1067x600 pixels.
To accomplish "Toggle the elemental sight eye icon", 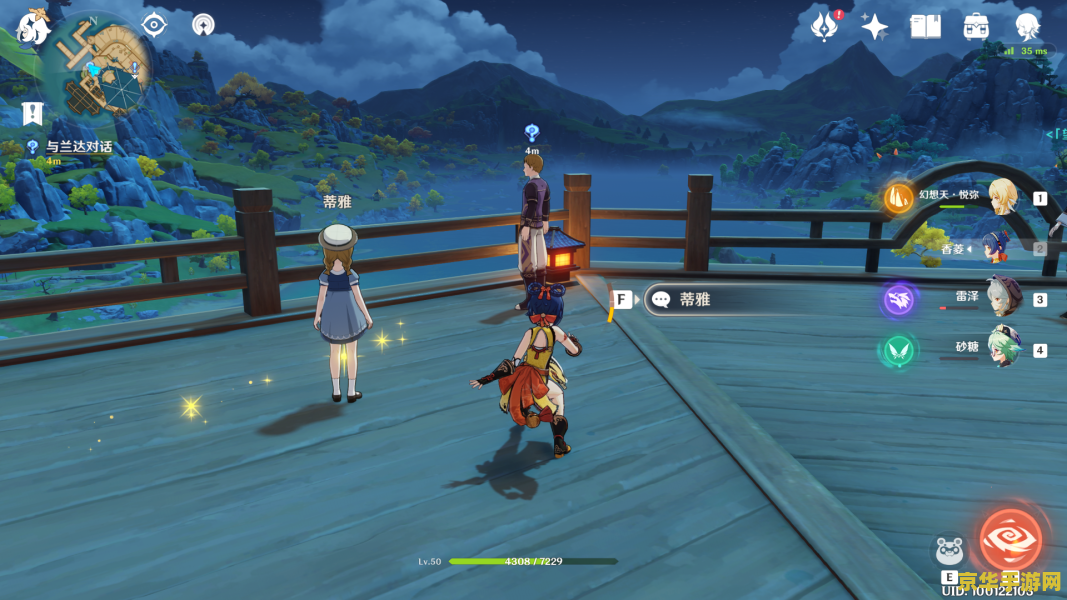I will tap(154, 25).
